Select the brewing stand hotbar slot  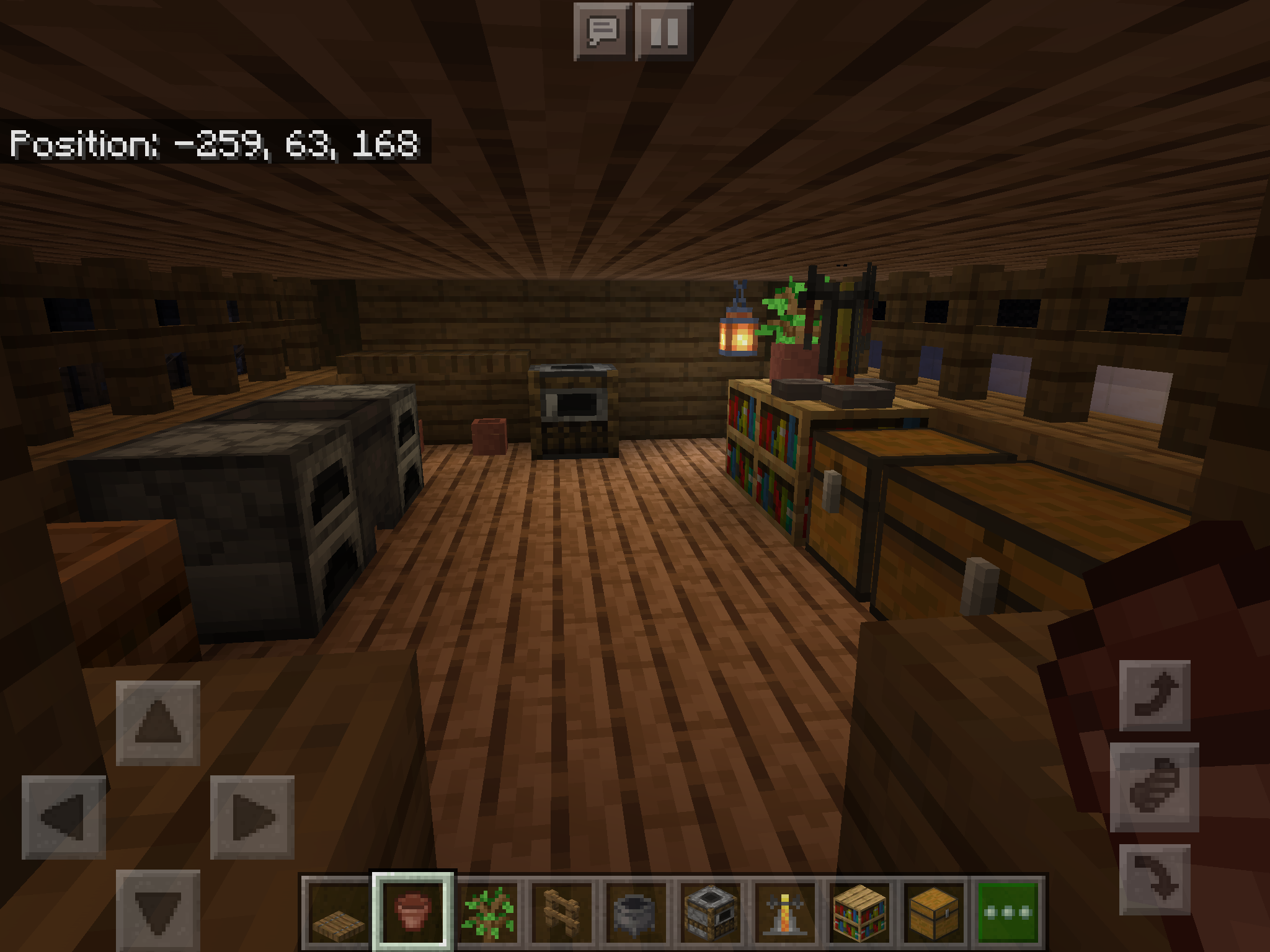pos(785,912)
